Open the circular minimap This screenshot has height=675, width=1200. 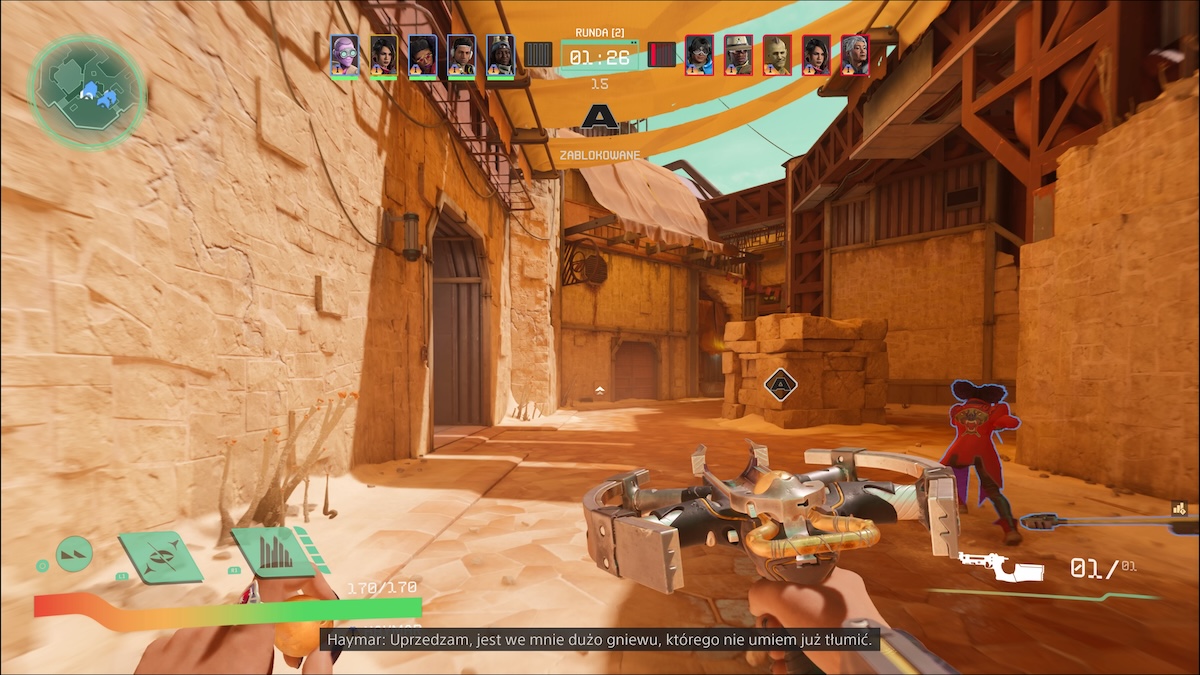87,92
